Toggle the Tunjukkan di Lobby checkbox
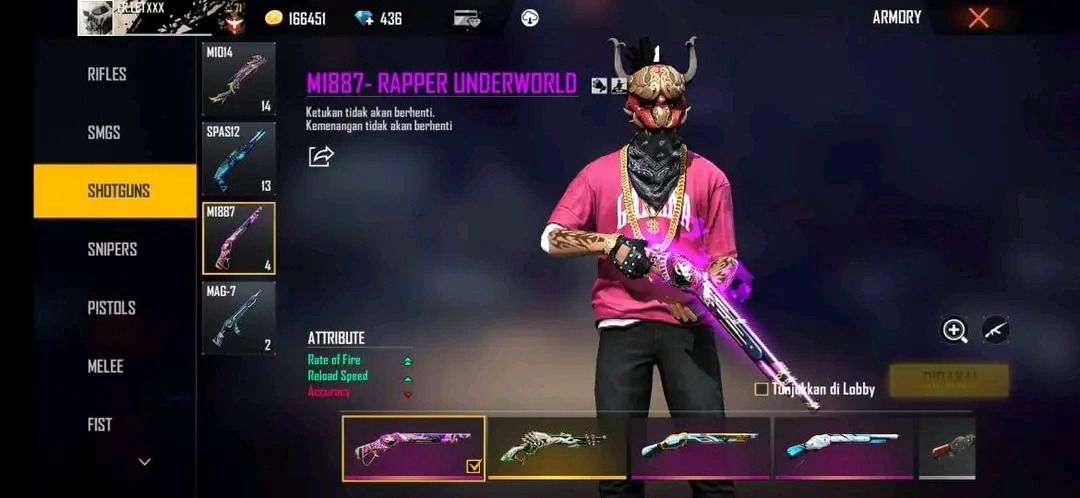1080x498 pixels. point(762,389)
